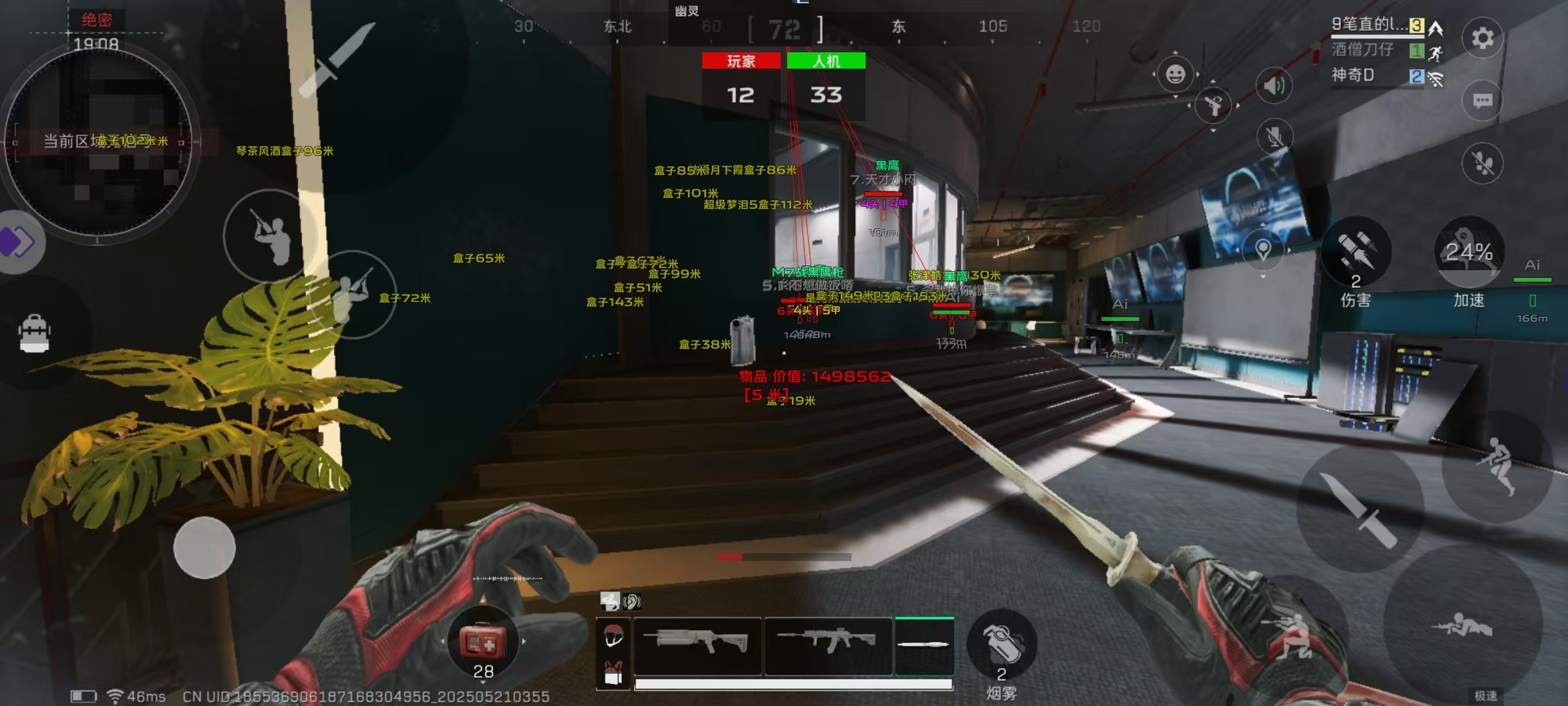
Task: Tap the jump button
Action: 1497,465
